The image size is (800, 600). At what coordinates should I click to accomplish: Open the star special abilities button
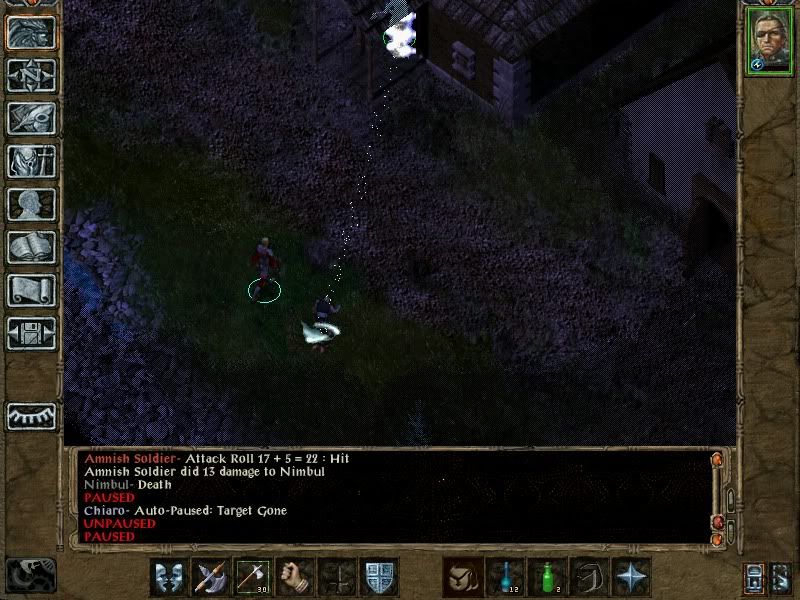(x=631, y=577)
